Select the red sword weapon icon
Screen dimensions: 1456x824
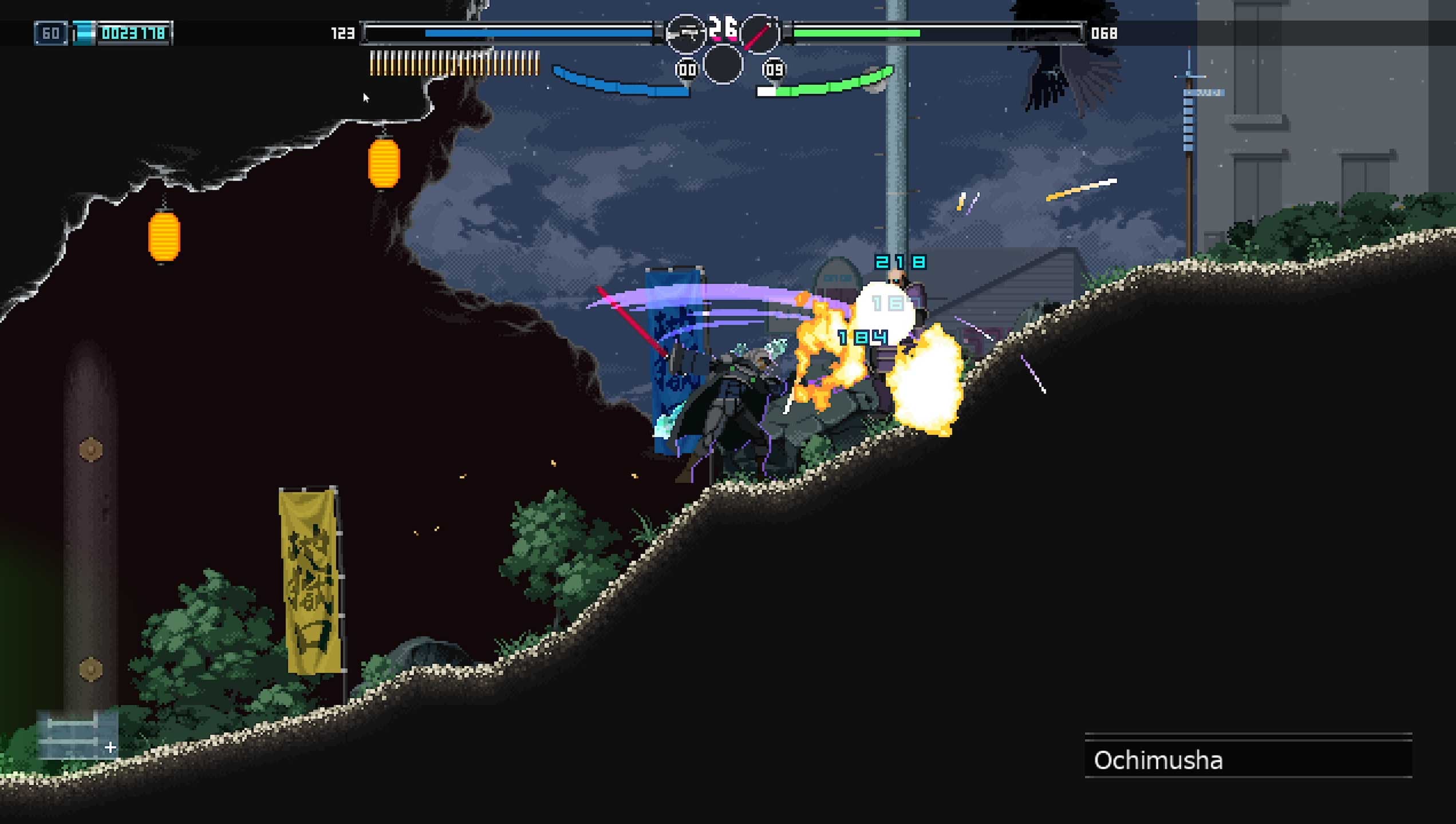click(759, 34)
